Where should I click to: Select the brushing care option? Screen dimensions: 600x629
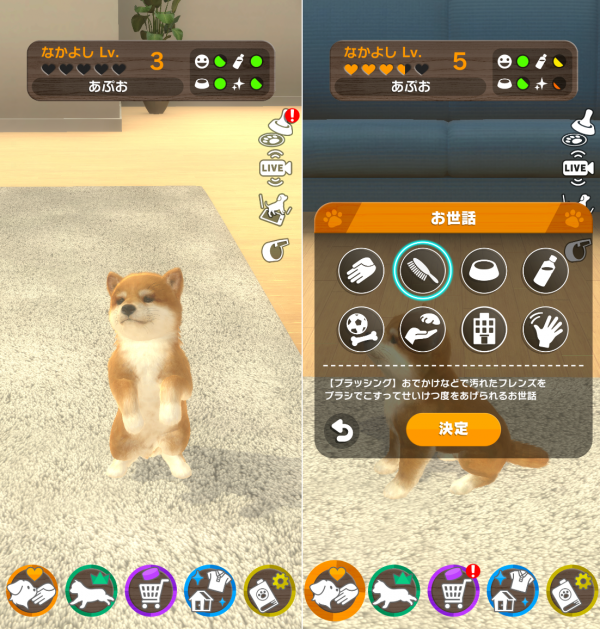click(x=423, y=267)
